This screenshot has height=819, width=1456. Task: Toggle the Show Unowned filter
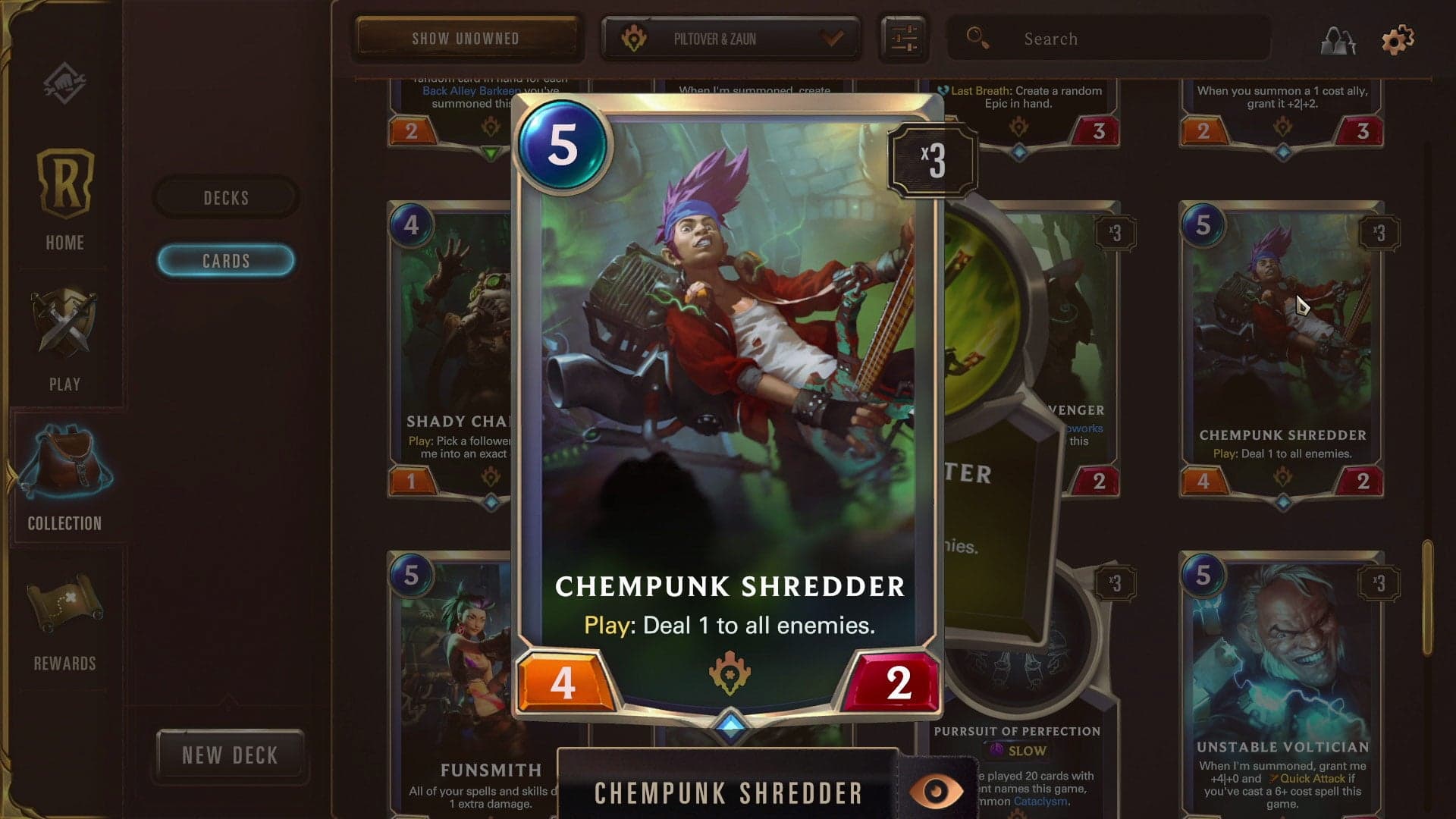pos(466,38)
